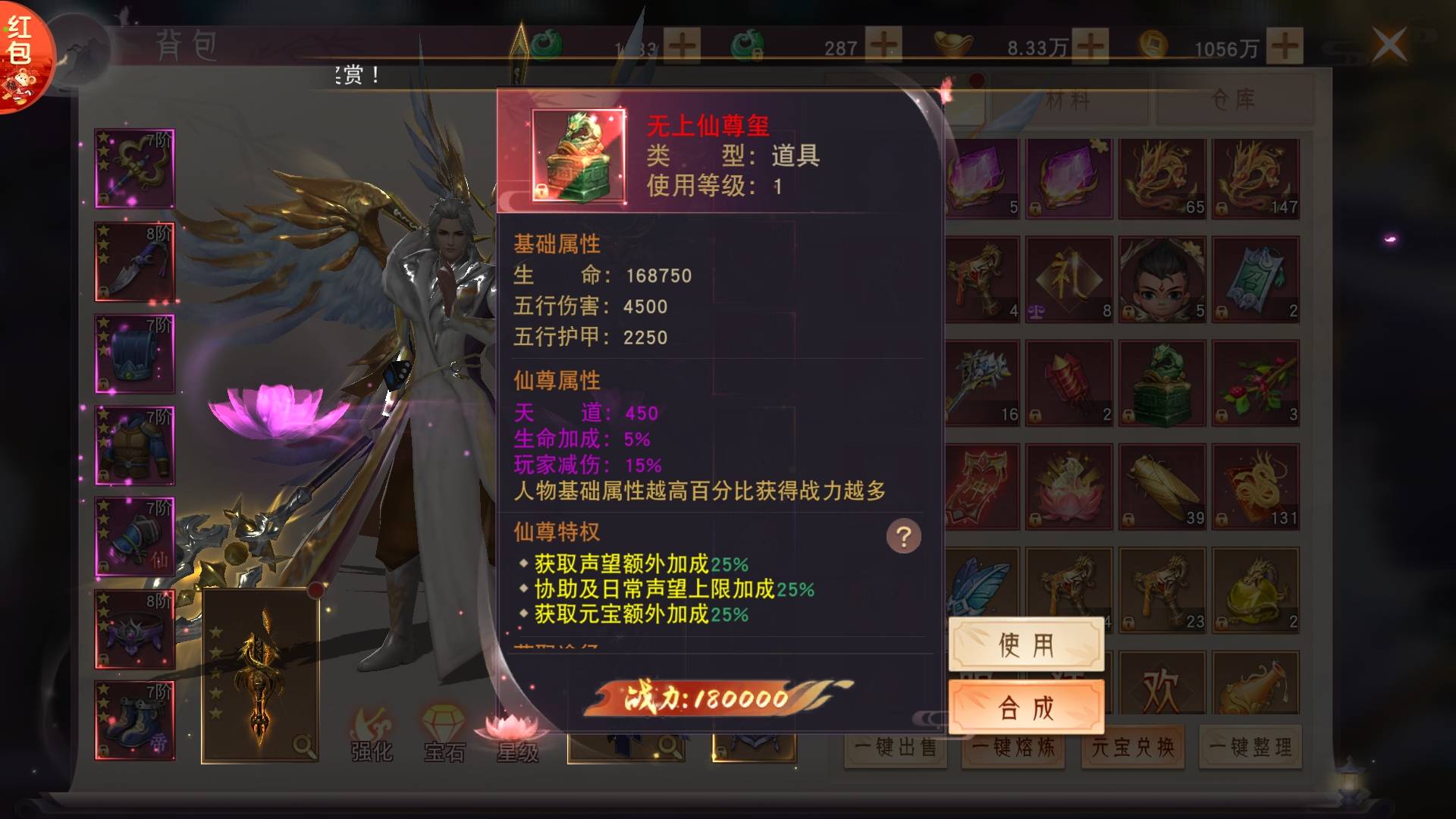Select the 8阶 dagger equipment slot
The image size is (1456, 819).
(135, 262)
